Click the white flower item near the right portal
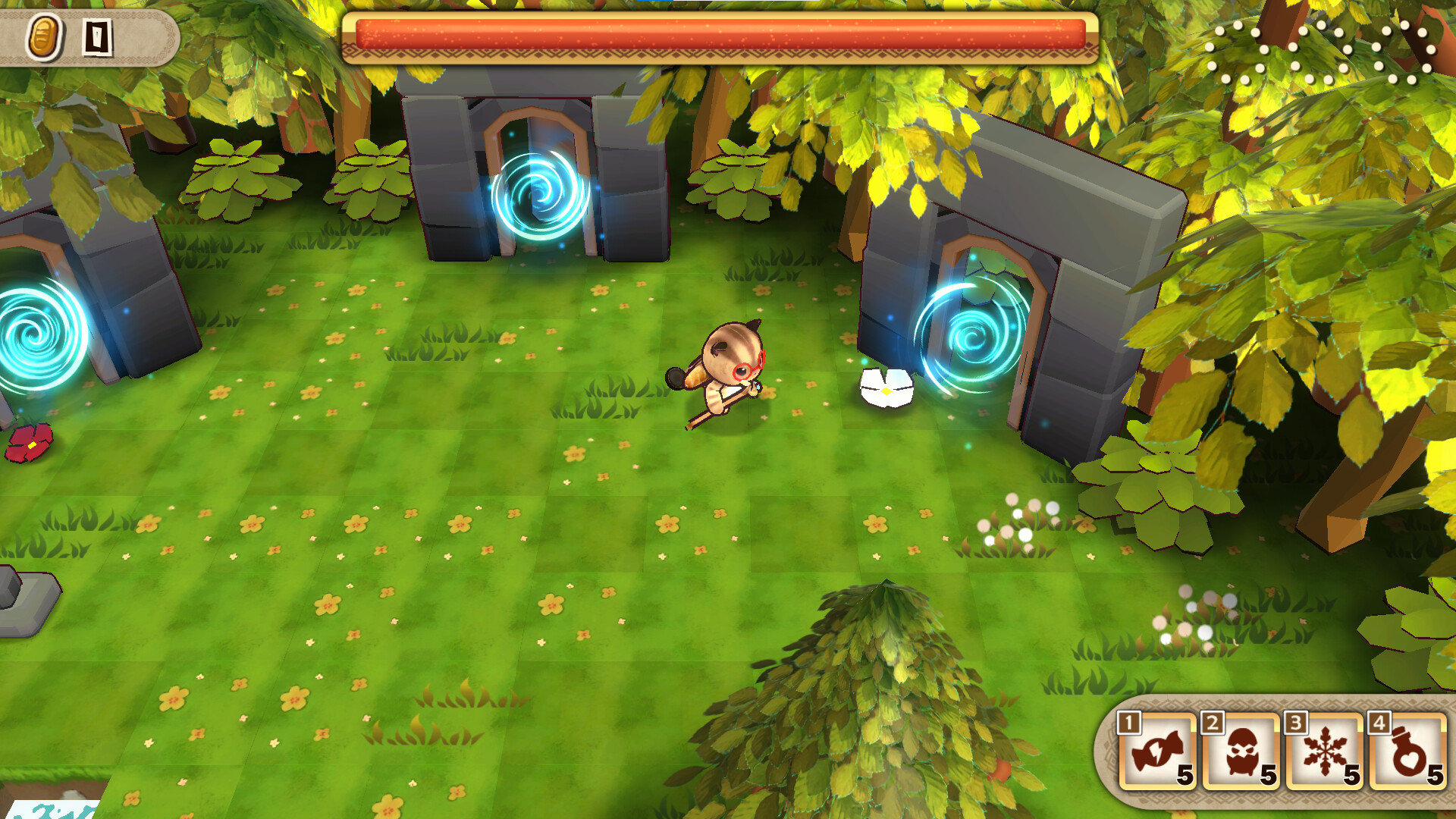The height and width of the screenshot is (819, 1456). click(x=886, y=388)
